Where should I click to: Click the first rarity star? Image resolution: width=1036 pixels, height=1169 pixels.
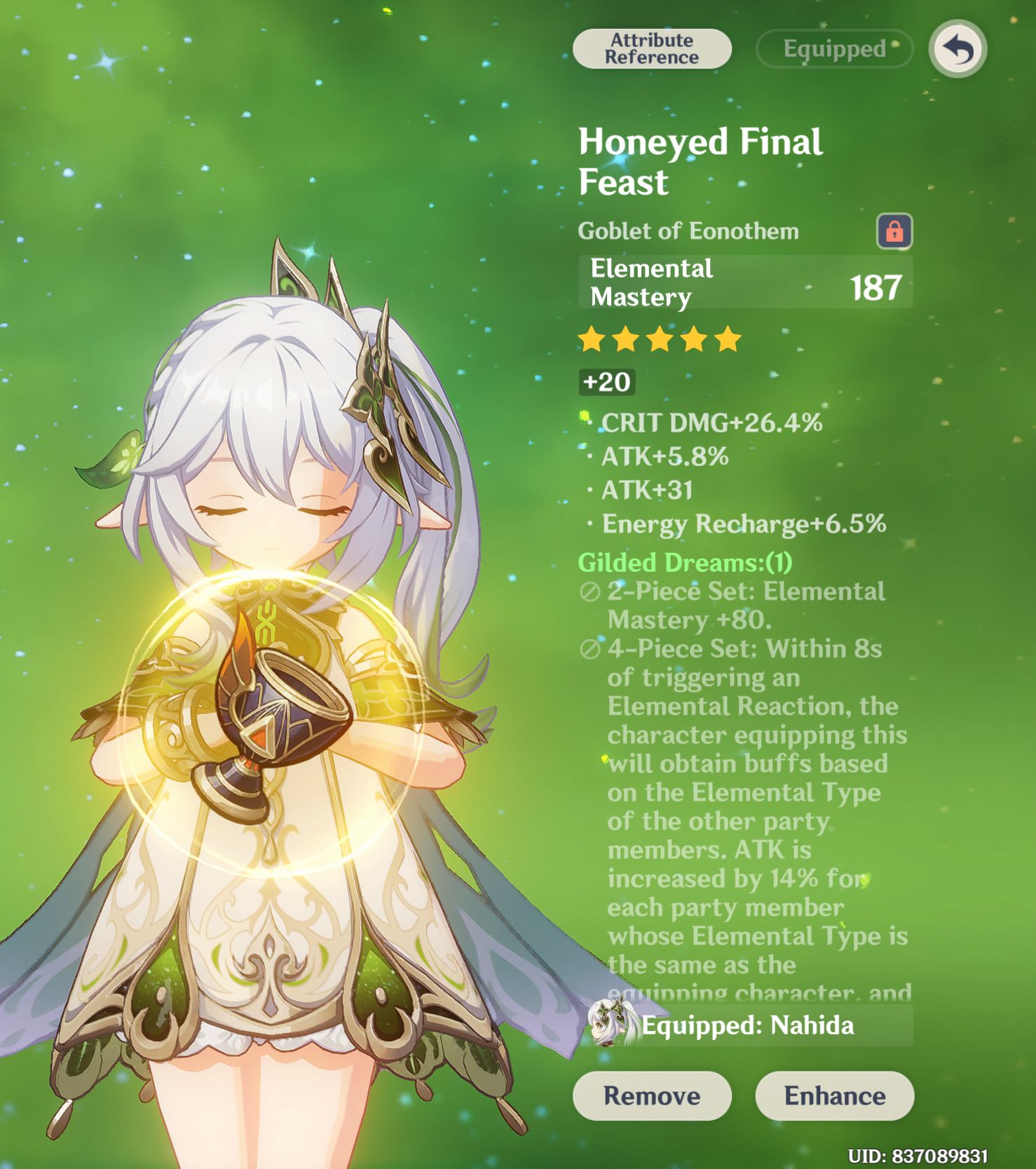pyautogui.click(x=591, y=339)
